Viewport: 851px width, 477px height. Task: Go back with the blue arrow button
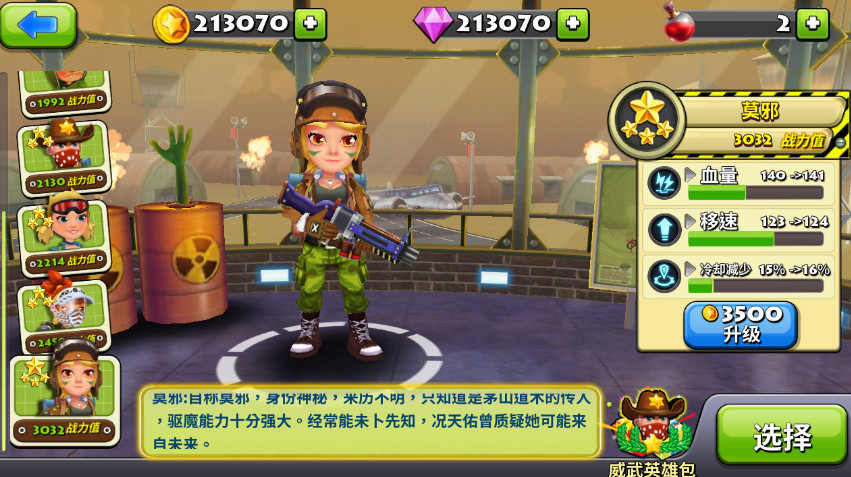(x=39, y=24)
